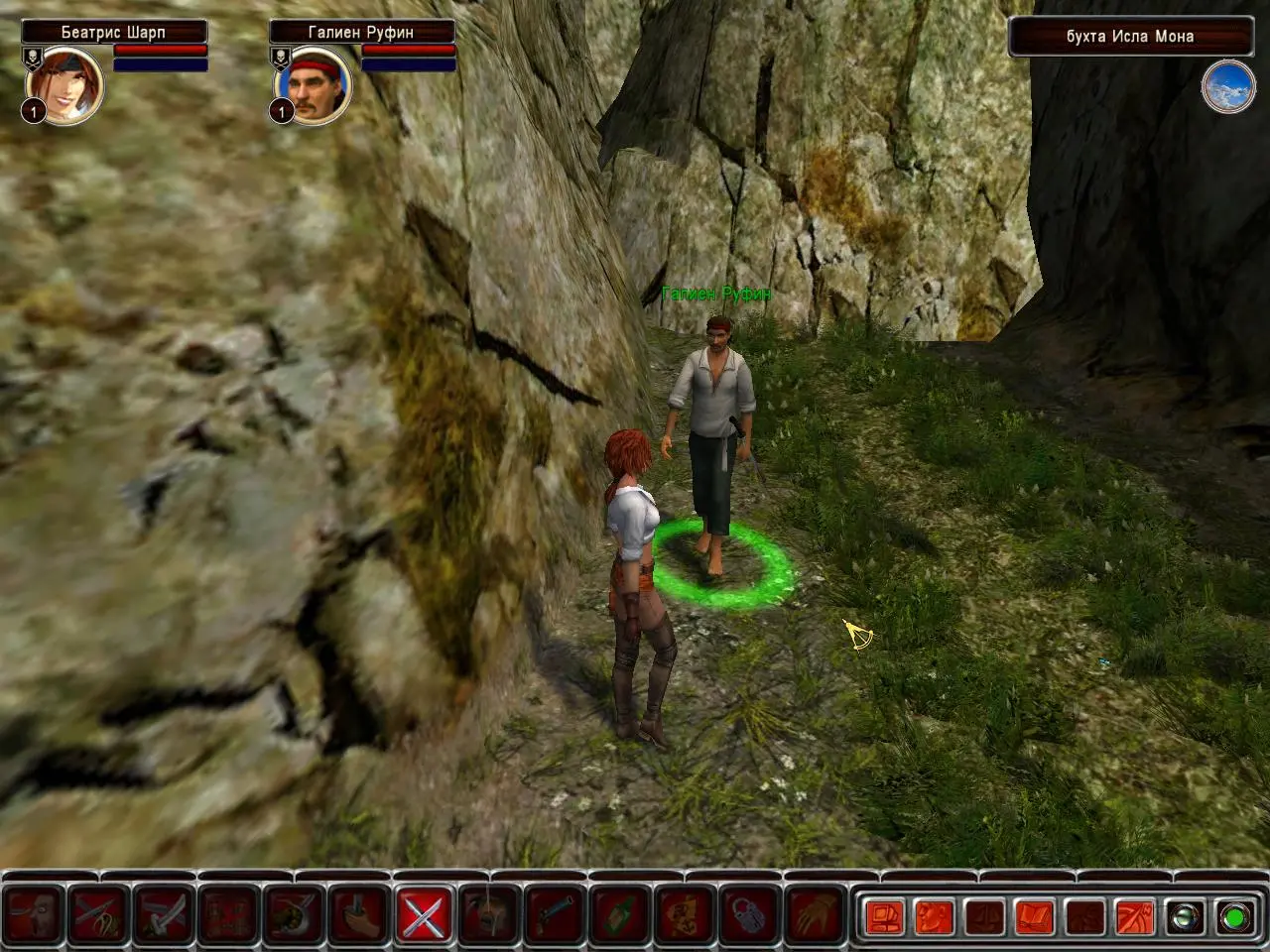This screenshot has width=1270, height=952.
Task: Activate the sword and rope skill slot
Action: [99, 914]
